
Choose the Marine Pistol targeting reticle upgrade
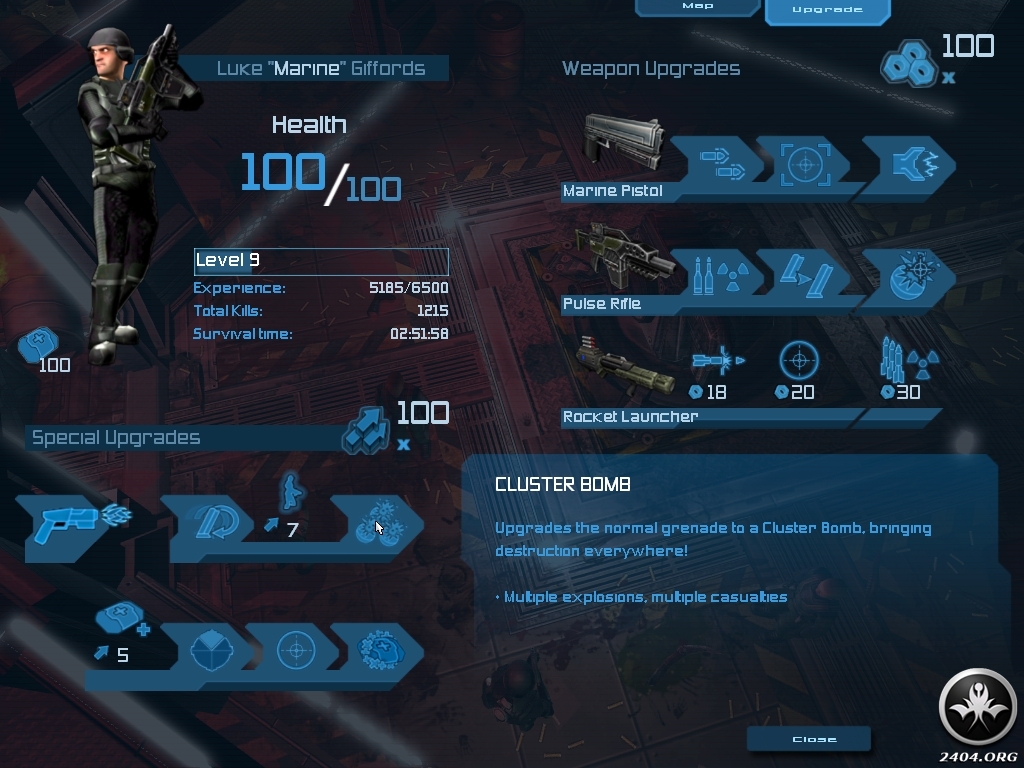(804, 162)
